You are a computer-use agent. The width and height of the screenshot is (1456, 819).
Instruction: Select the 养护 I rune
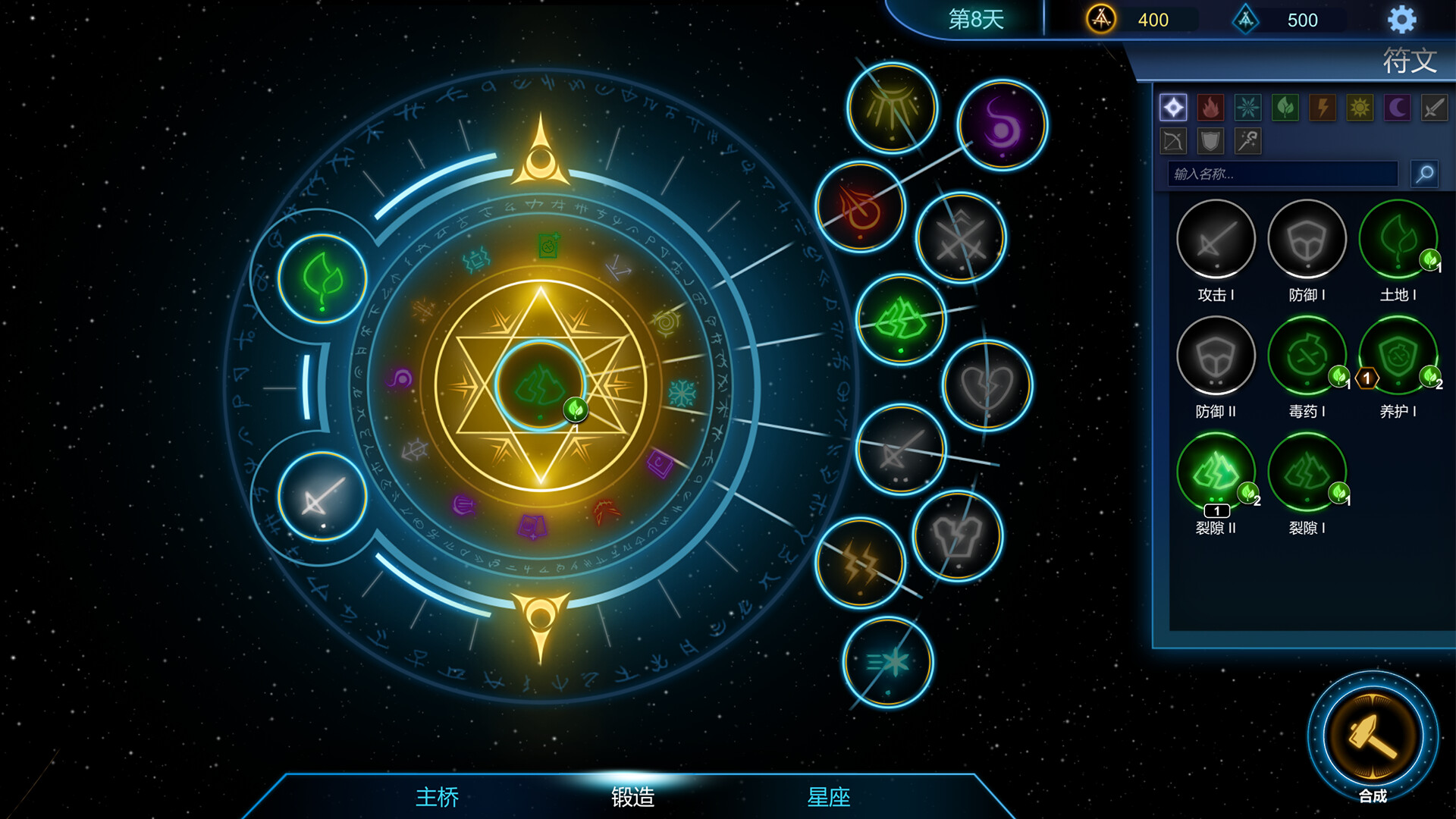tap(1398, 356)
